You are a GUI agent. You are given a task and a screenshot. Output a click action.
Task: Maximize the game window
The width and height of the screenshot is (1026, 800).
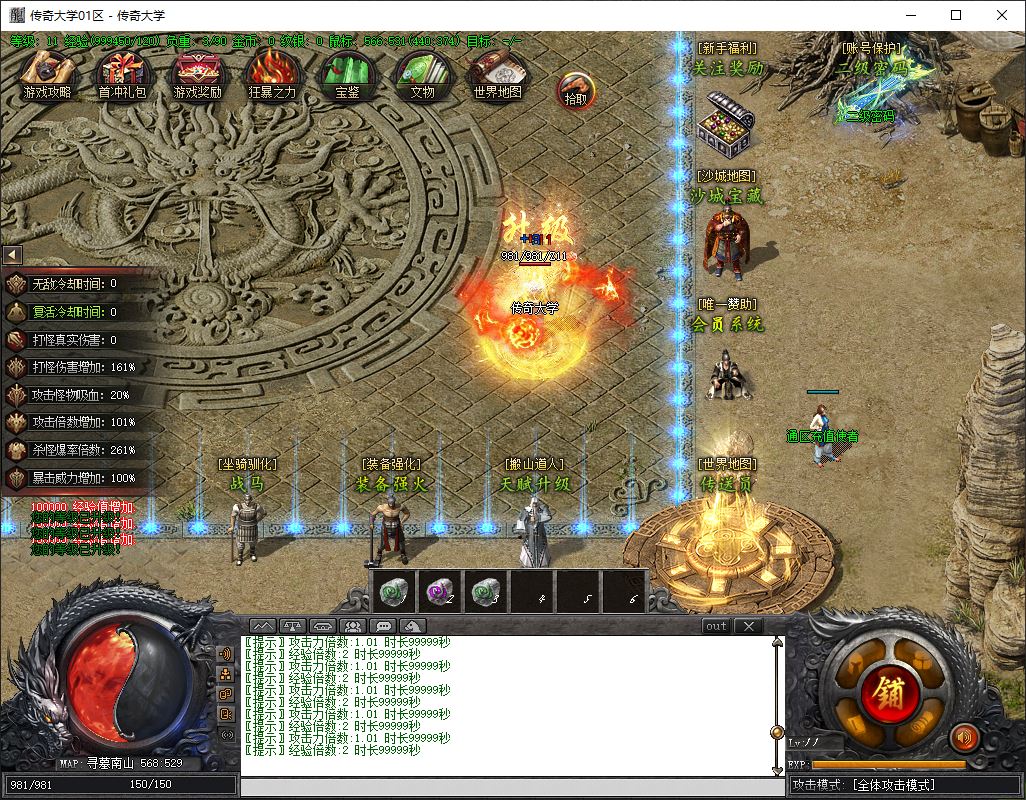pyautogui.click(x=956, y=15)
